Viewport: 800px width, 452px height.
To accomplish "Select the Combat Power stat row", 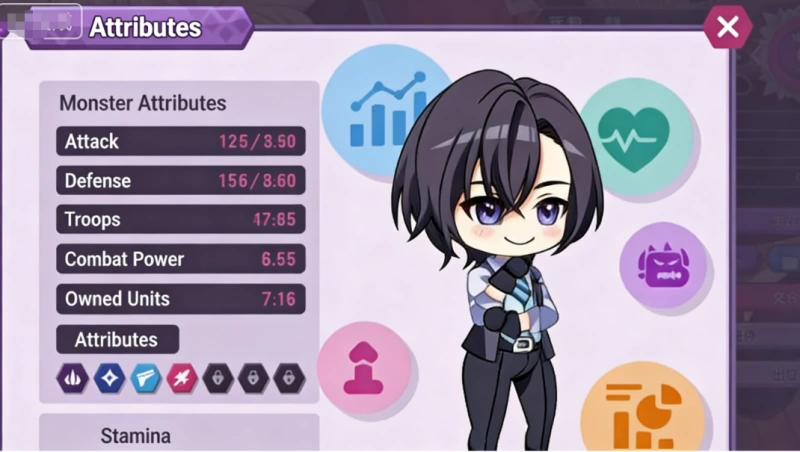I will (x=180, y=259).
